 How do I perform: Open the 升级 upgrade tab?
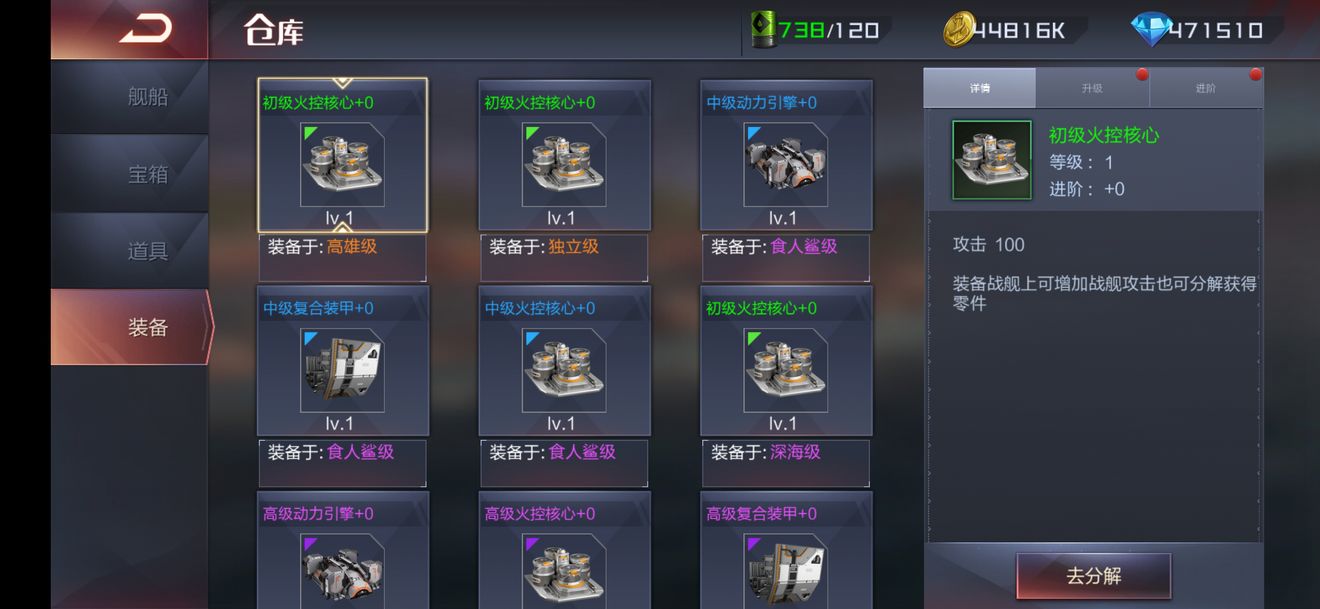pyautogui.click(x=1092, y=88)
